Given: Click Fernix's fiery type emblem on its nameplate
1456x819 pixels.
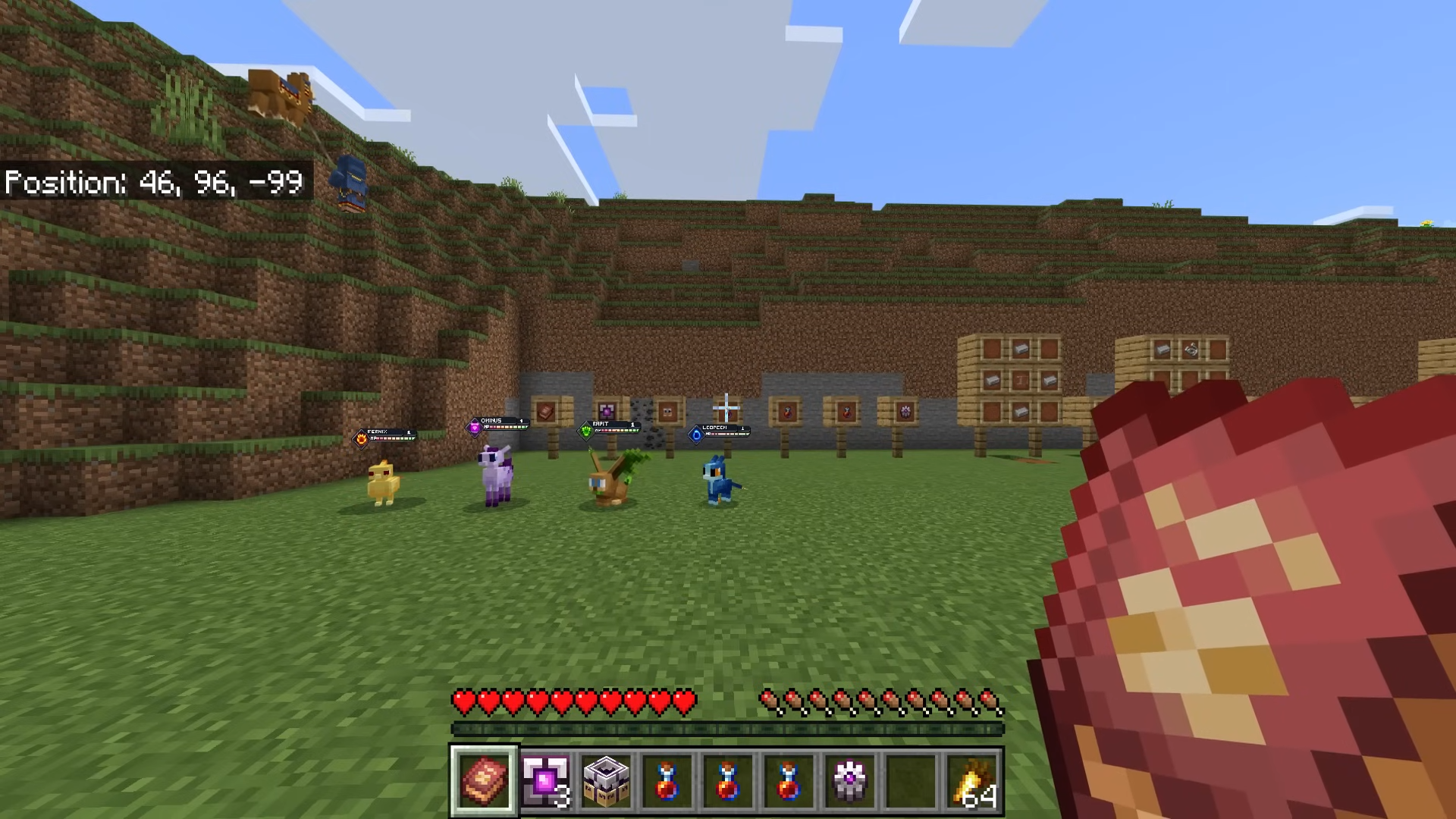Looking at the screenshot, I should 362,438.
